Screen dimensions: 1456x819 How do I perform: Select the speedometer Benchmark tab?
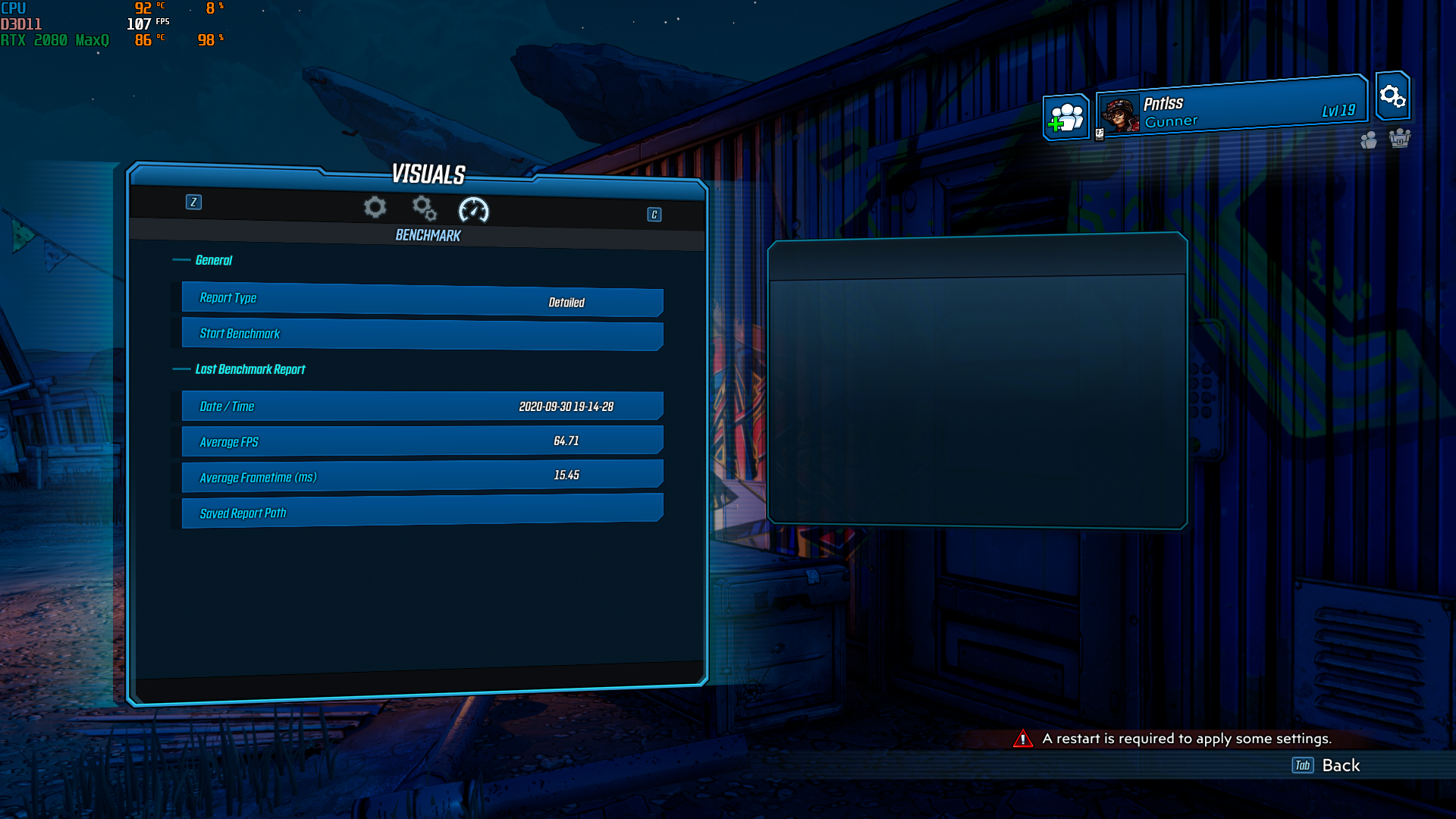[474, 210]
